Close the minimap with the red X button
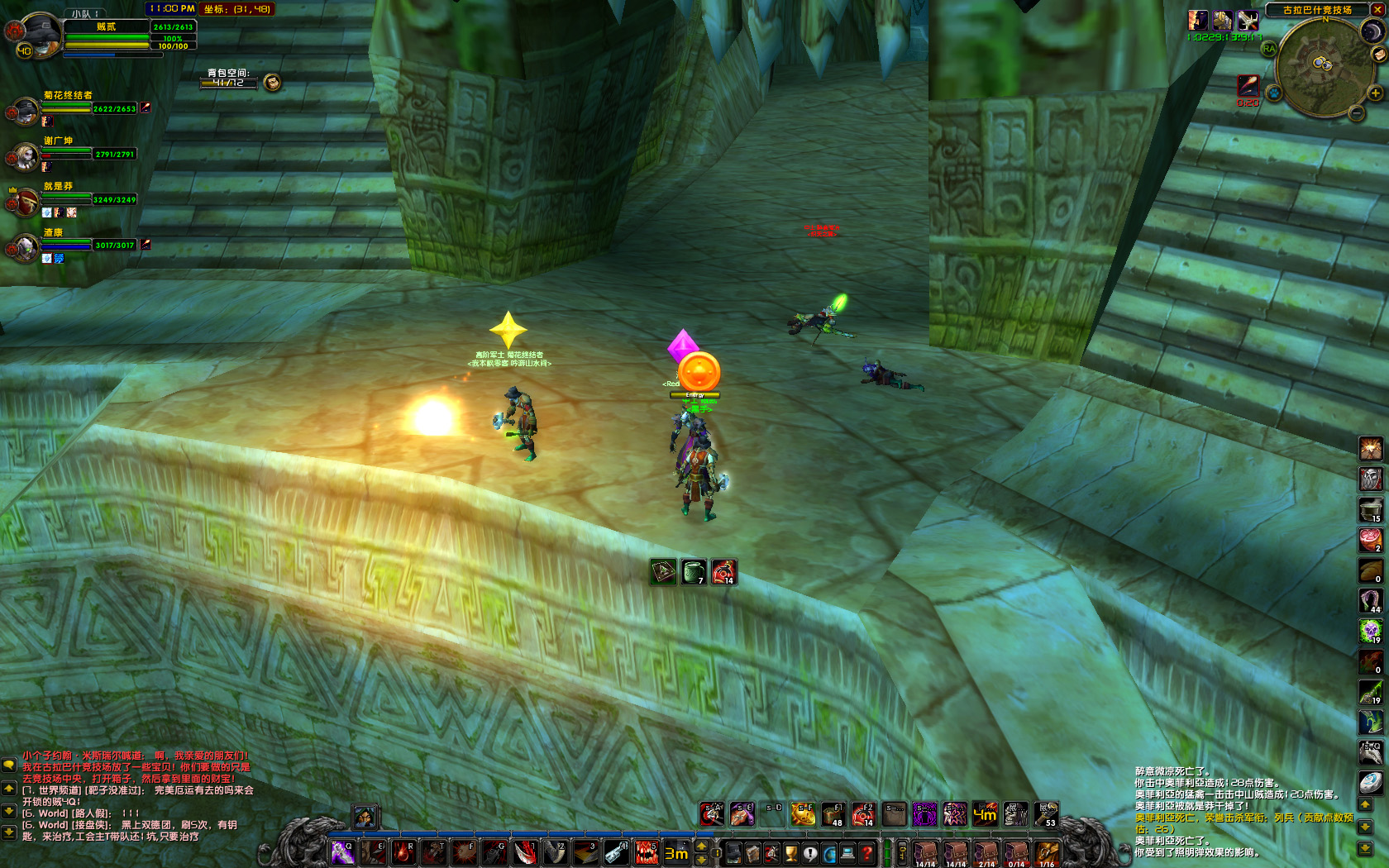Image resolution: width=1389 pixels, height=868 pixels. click(x=1378, y=10)
